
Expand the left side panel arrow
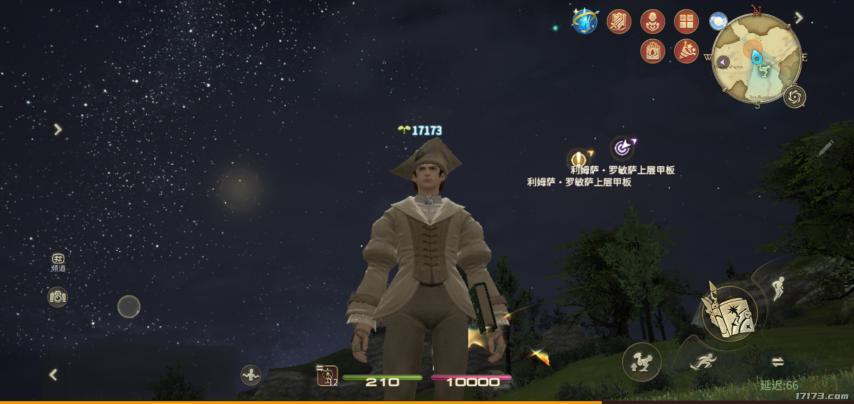pyautogui.click(x=58, y=129)
